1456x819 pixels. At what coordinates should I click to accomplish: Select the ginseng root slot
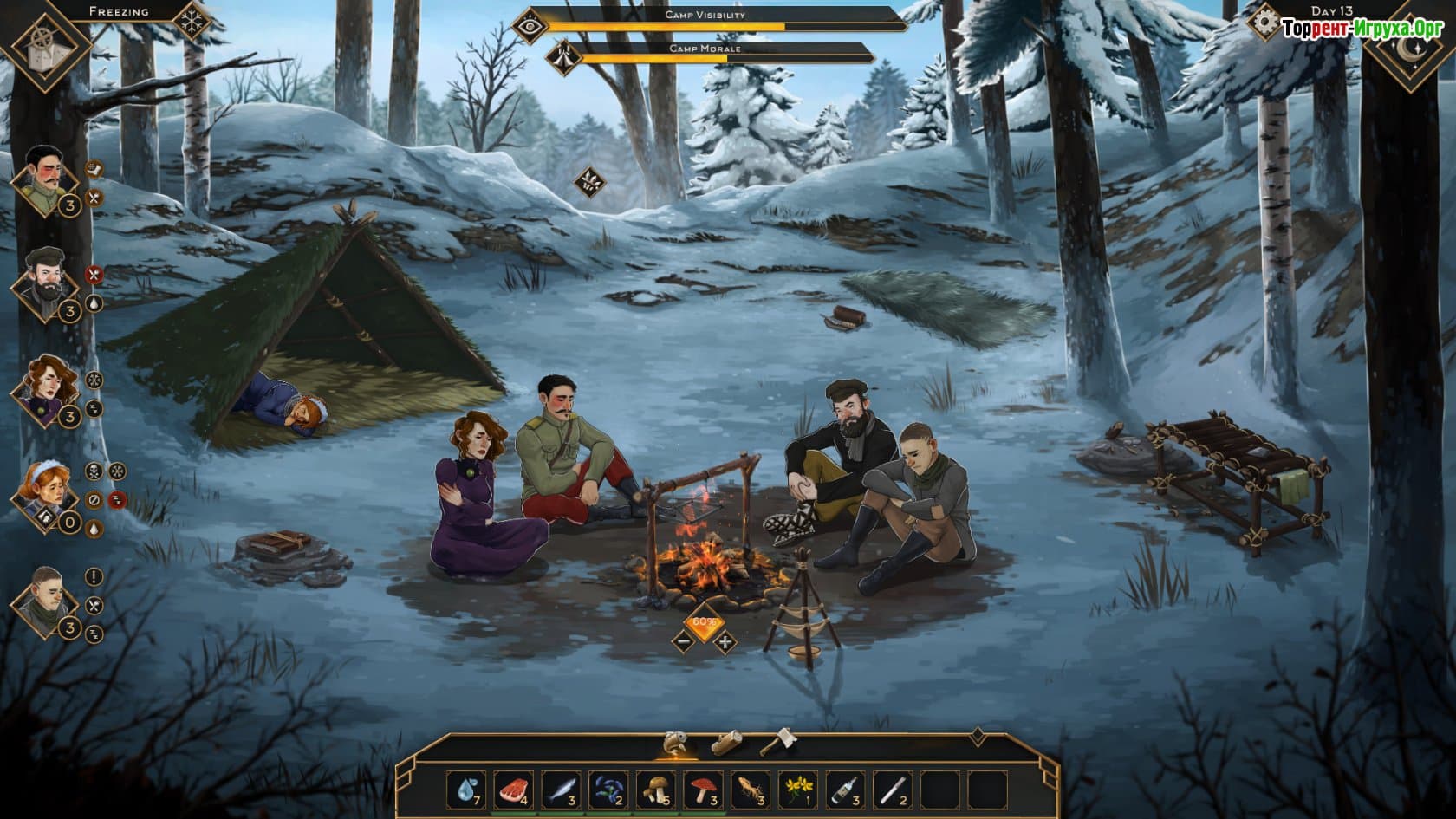pos(750,790)
